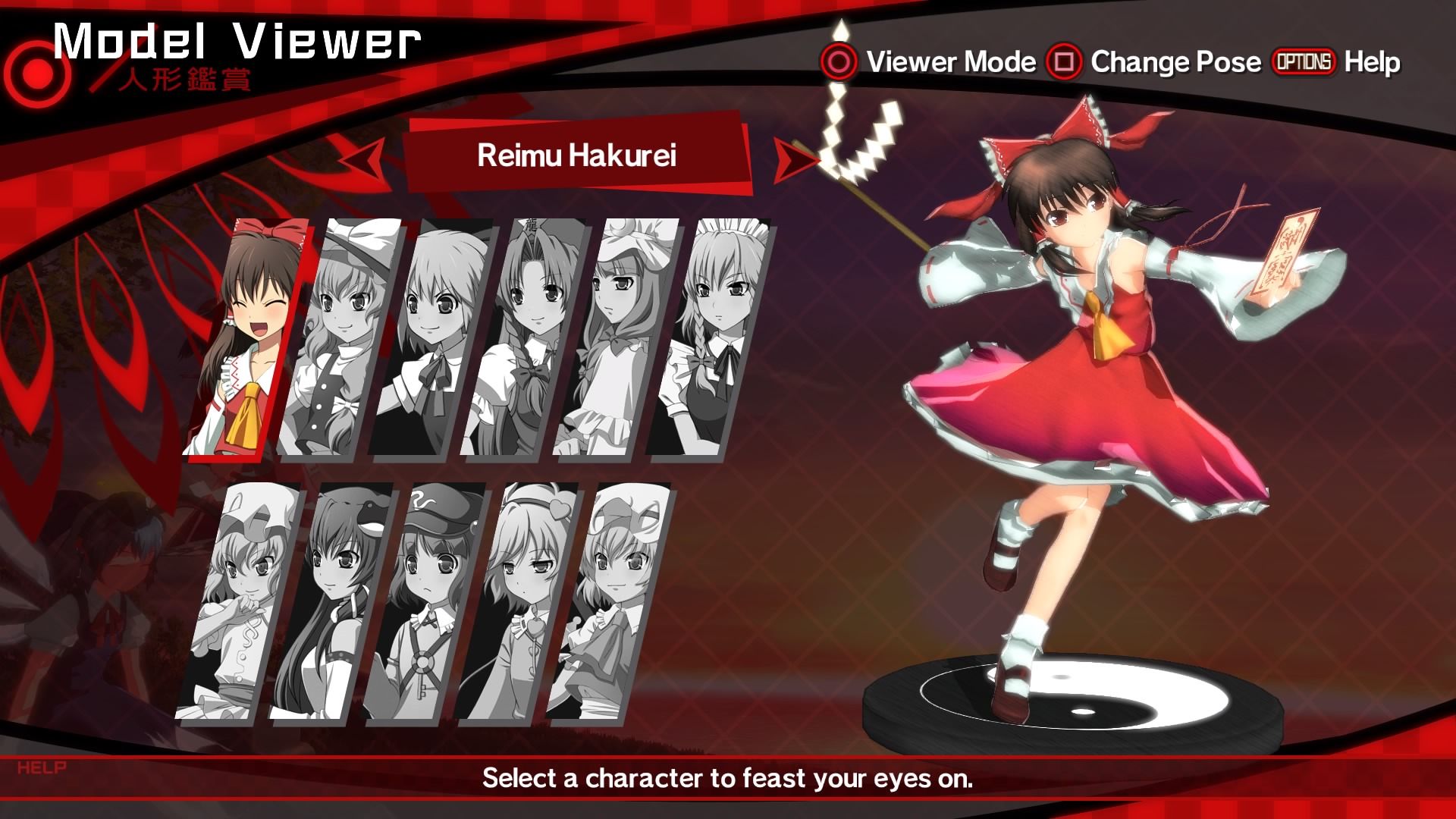
Task: Choose the crescent-moon mob cap character portrait
Action: (616, 338)
